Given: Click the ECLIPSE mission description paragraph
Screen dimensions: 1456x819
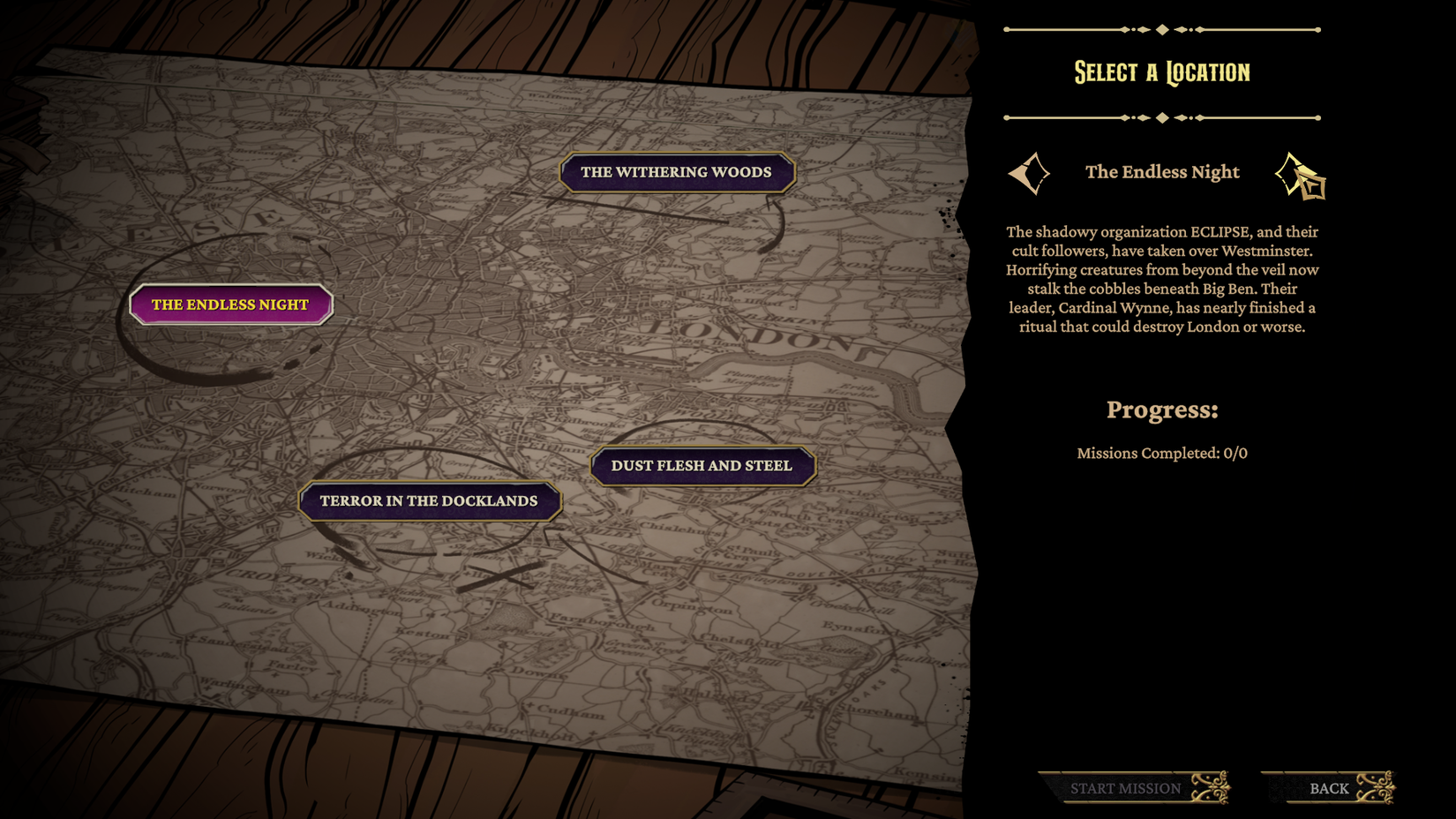Looking at the screenshot, I should 1163,279.
